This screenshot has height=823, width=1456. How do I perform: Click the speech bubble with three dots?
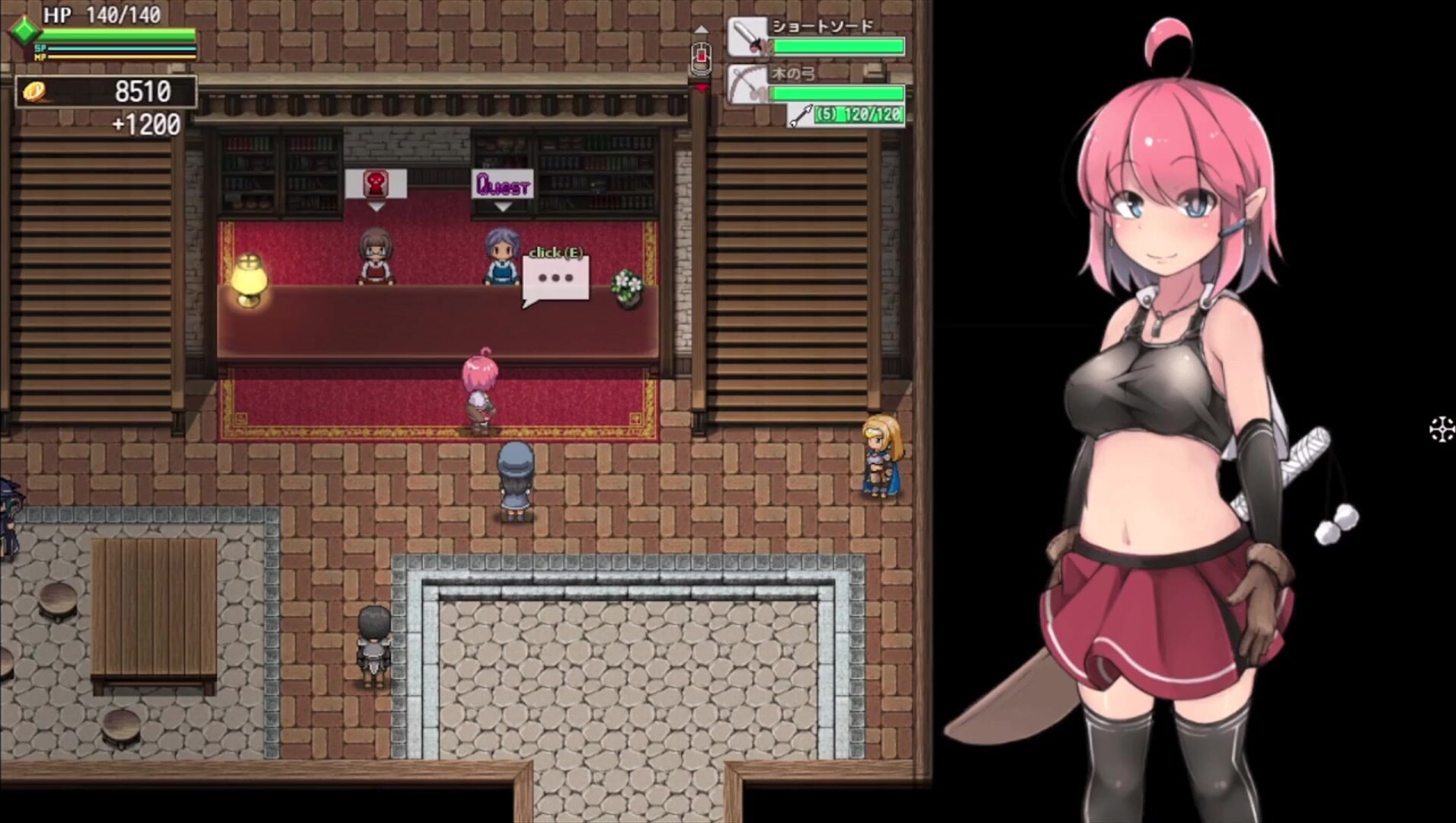point(555,279)
